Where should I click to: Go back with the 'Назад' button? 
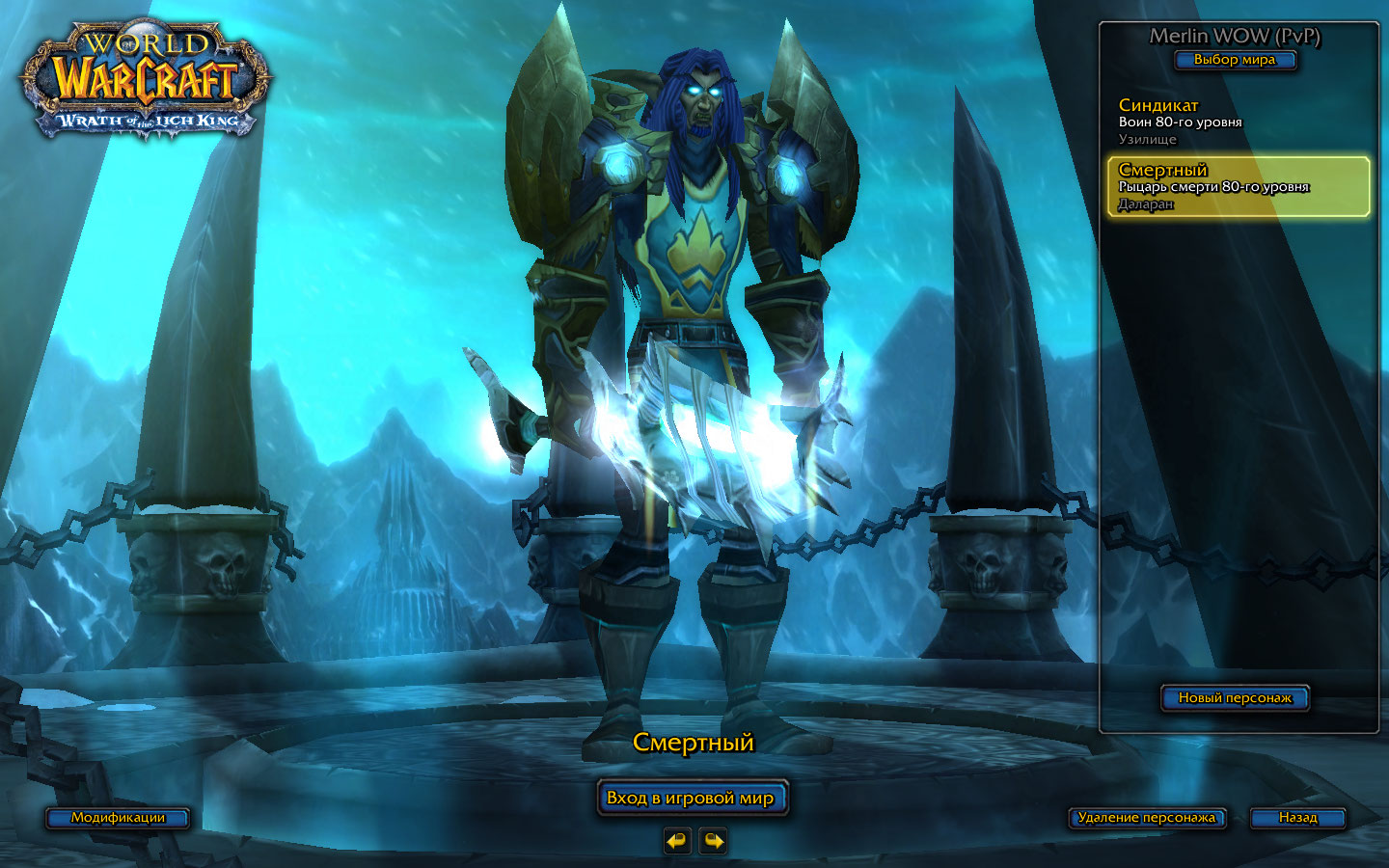point(1297,818)
